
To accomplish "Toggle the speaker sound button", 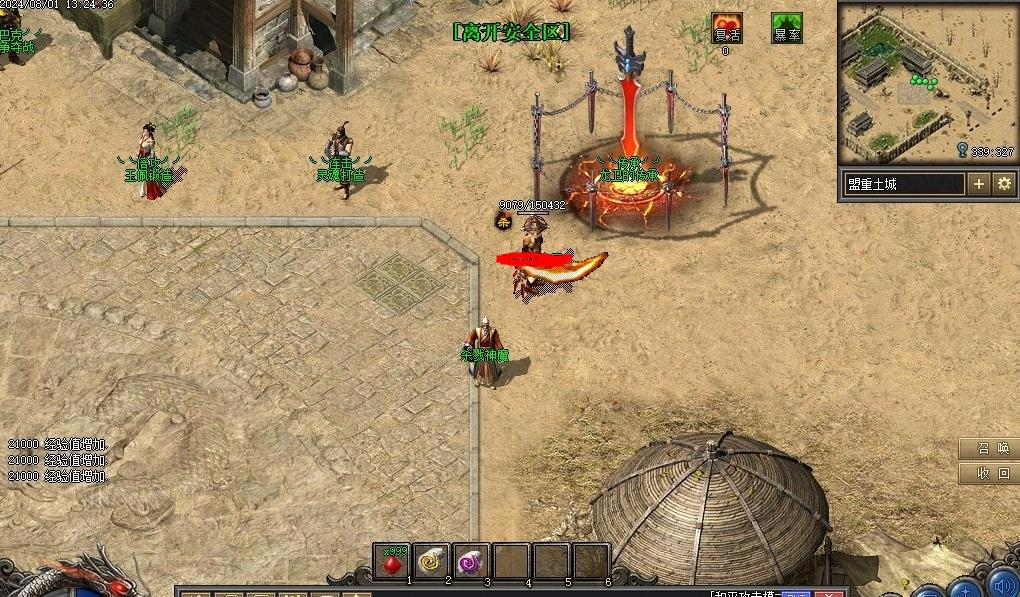I will click(1004, 584).
